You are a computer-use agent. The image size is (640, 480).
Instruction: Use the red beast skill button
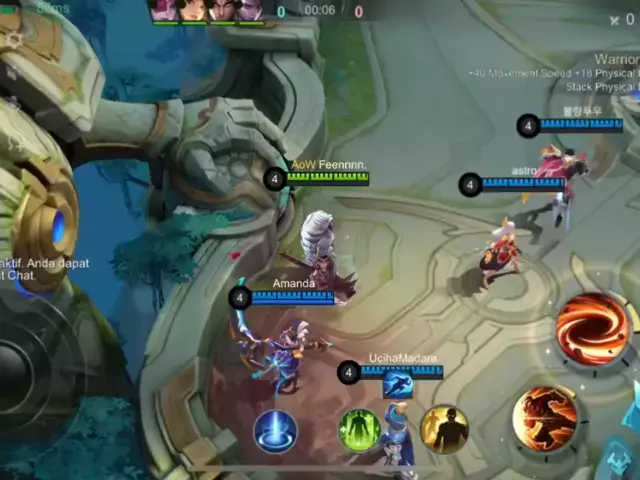click(x=546, y=418)
